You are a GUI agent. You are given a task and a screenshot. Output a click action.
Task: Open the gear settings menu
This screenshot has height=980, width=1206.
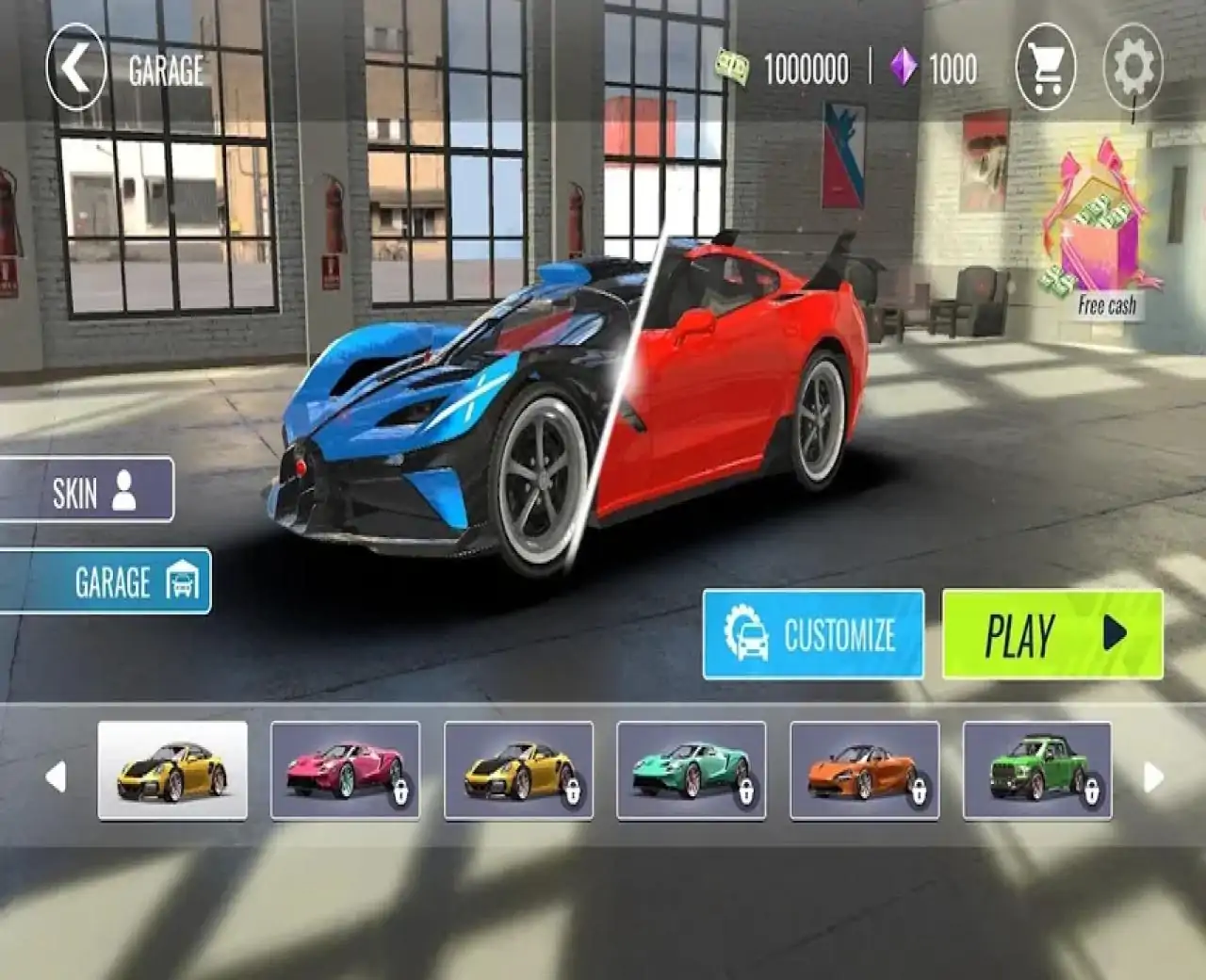[x=1133, y=68]
